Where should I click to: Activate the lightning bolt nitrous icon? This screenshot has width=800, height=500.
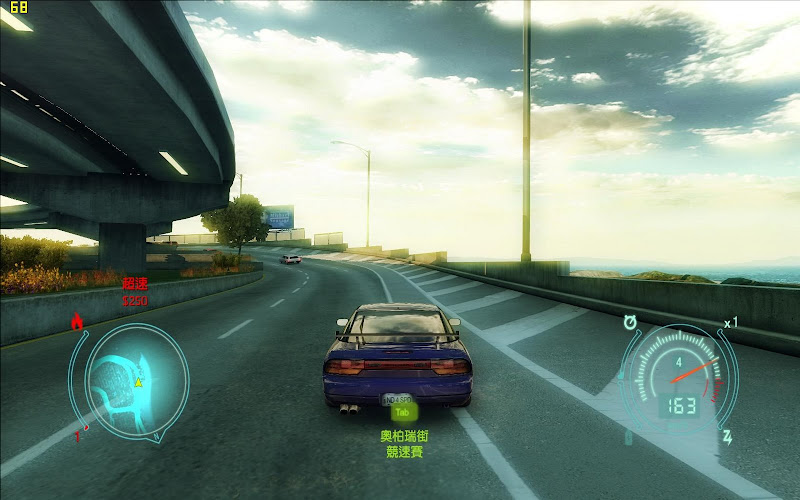(x=727, y=437)
